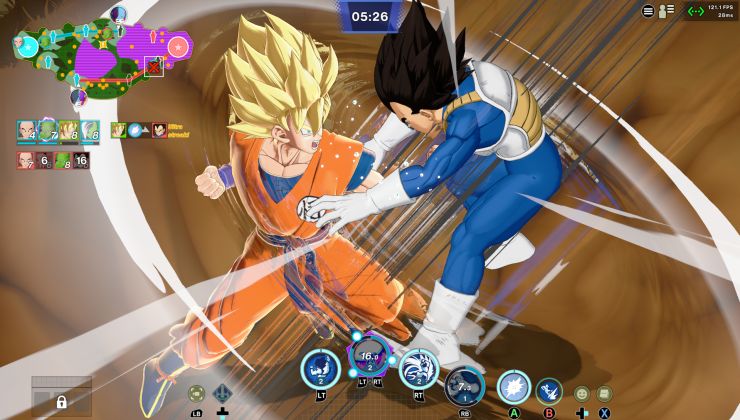Screen dimensions: 740x420
Task: Select the round green target icon marked LB
Action: (197, 394)
